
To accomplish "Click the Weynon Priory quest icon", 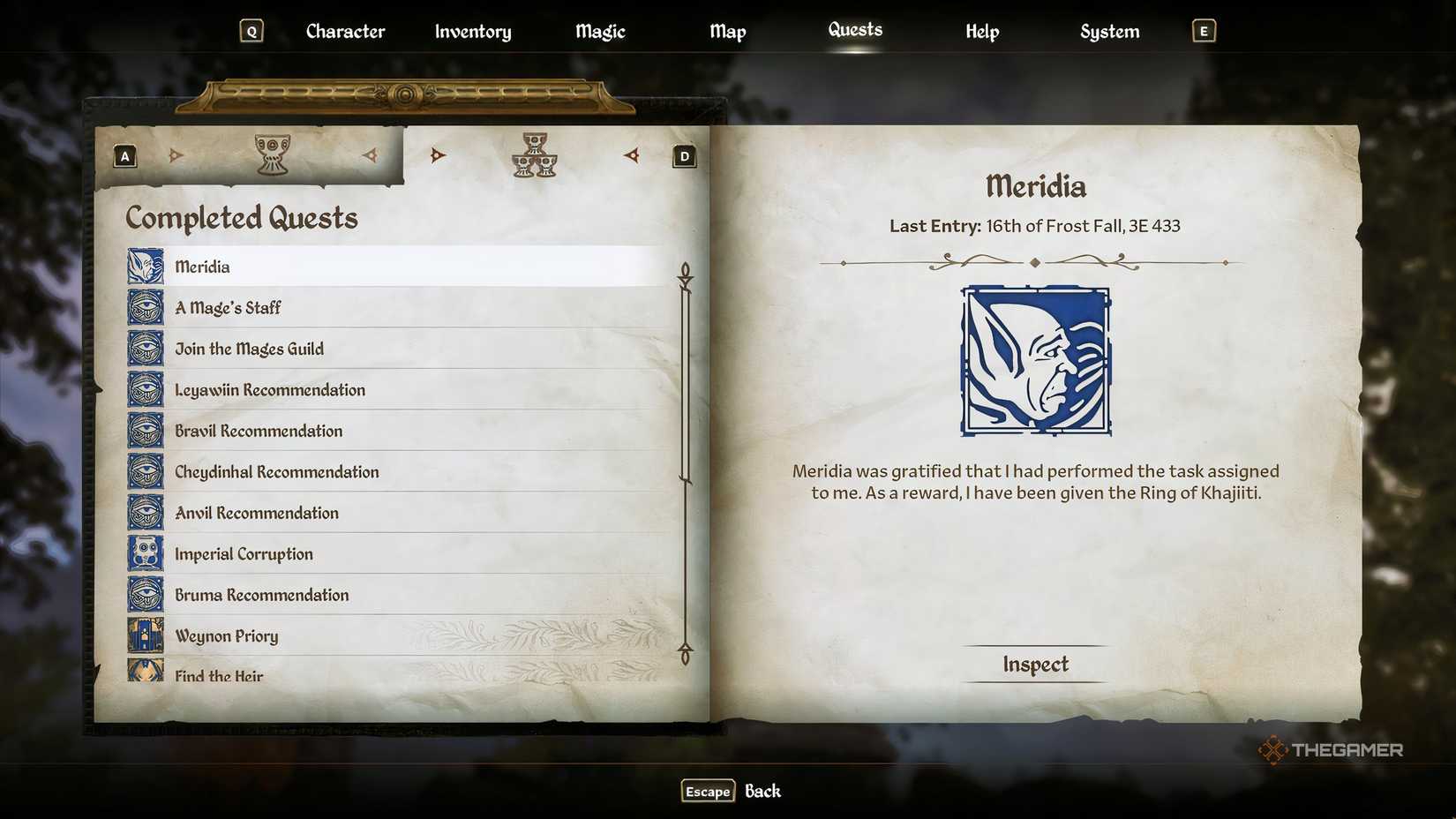I will coord(144,635).
